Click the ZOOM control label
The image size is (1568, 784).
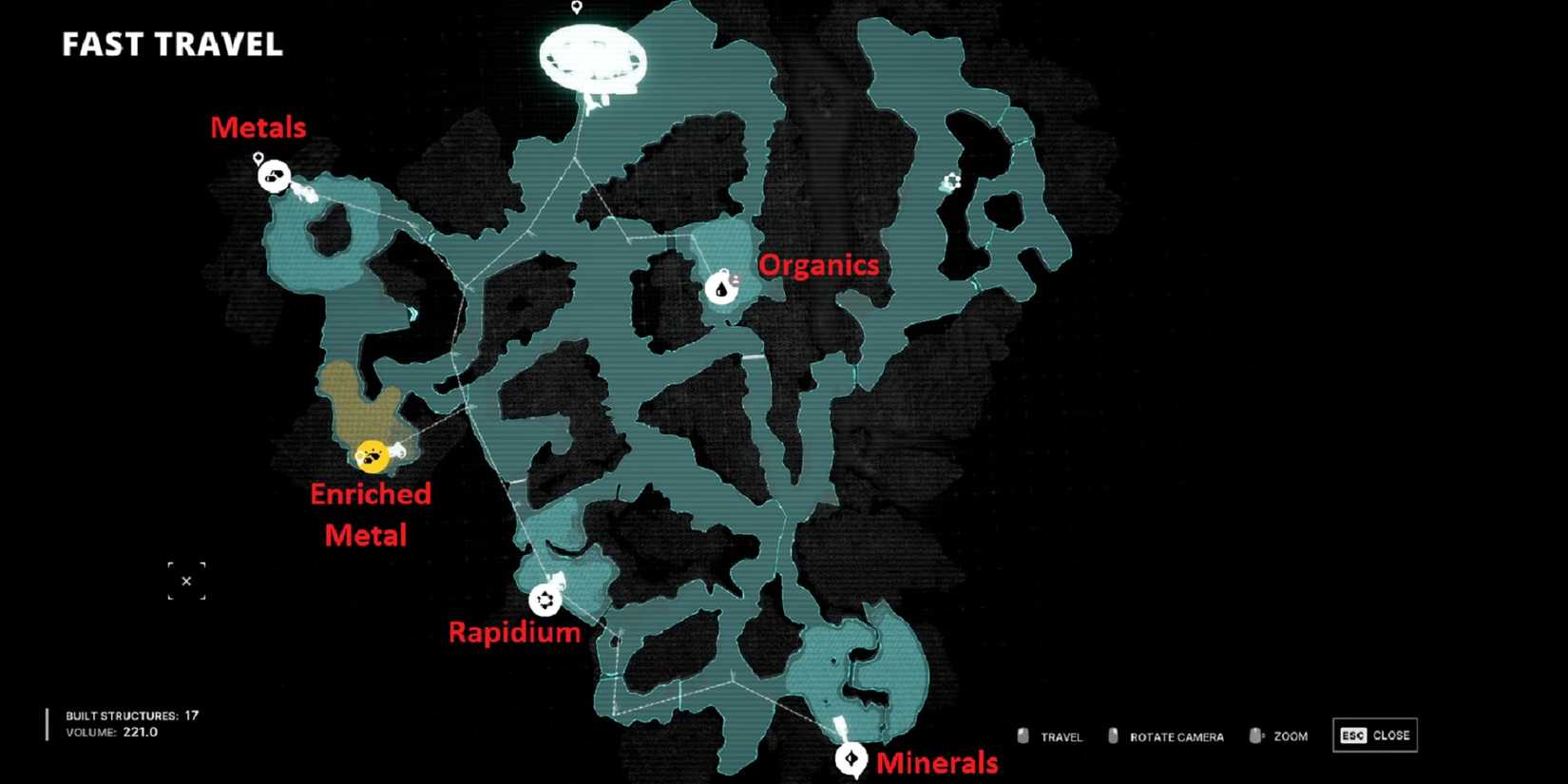click(1291, 736)
